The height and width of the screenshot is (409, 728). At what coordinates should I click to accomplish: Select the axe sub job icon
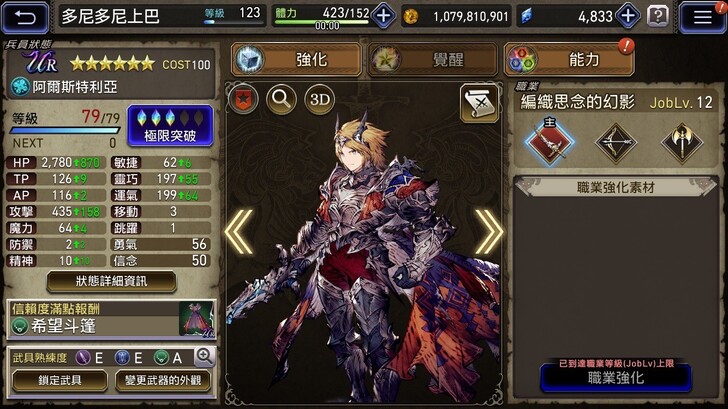pyautogui.click(x=680, y=142)
